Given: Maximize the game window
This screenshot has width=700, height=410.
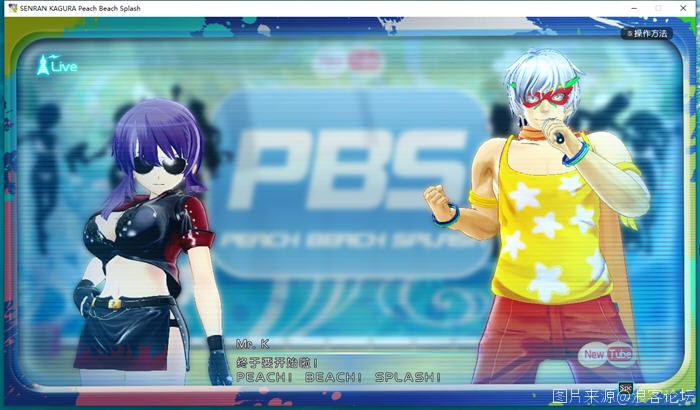Looking at the screenshot, I should point(658,7).
